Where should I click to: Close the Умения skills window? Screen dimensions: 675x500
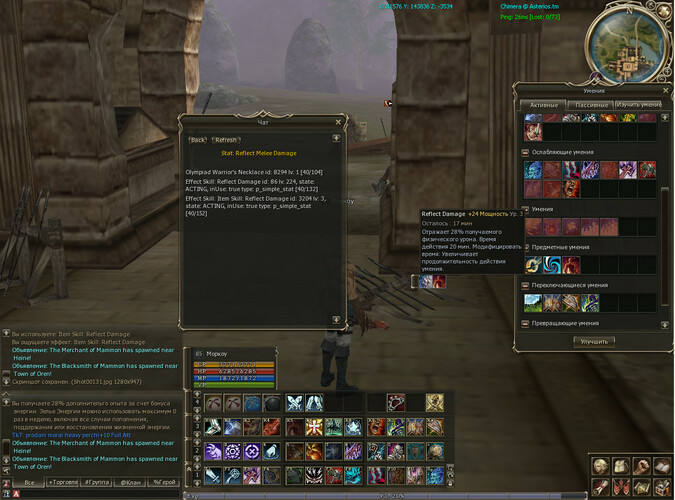(x=664, y=90)
